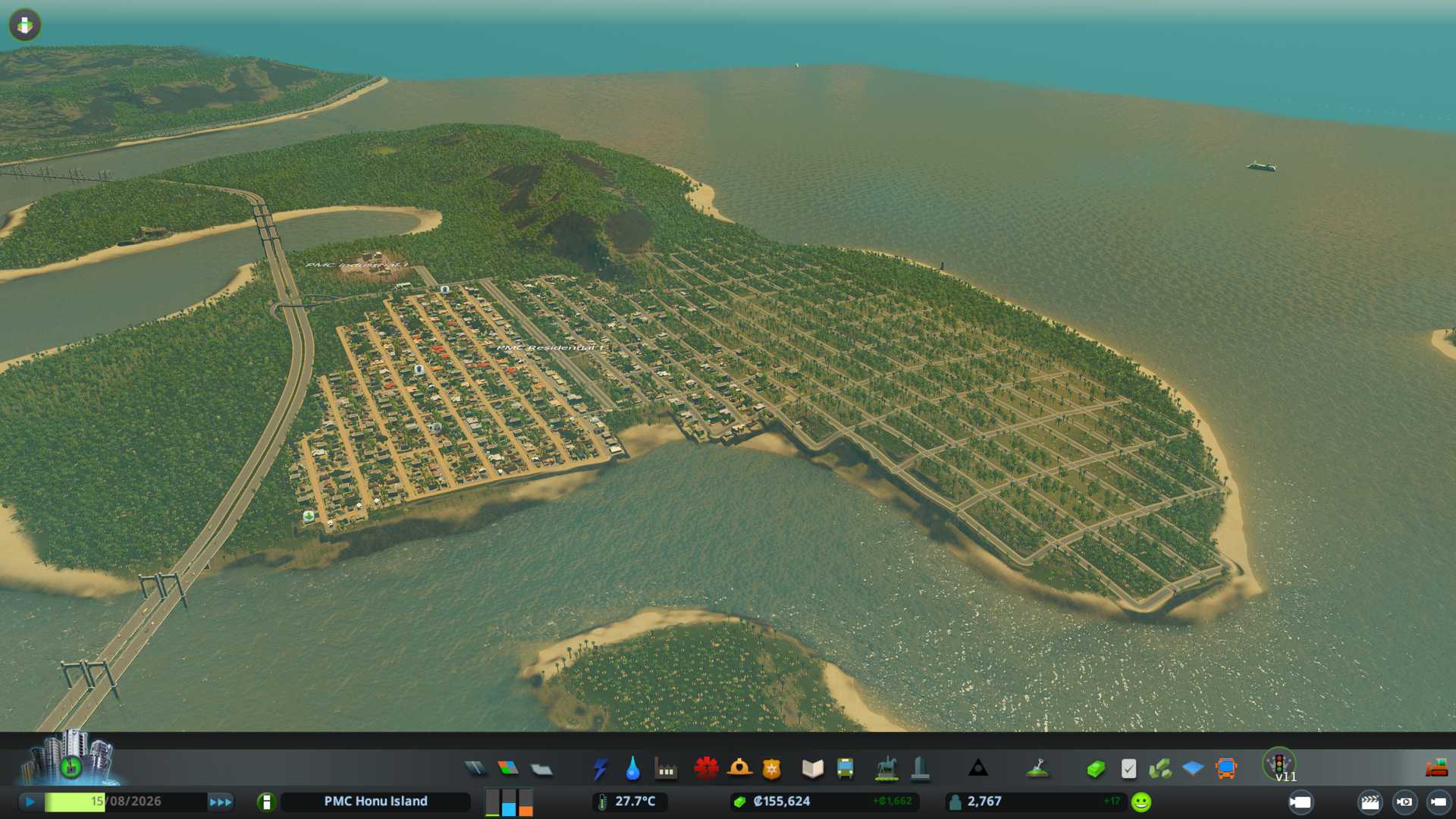The width and height of the screenshot is (1456, 819).
Task: Open the green city information button
Action: tap(266, 802)
